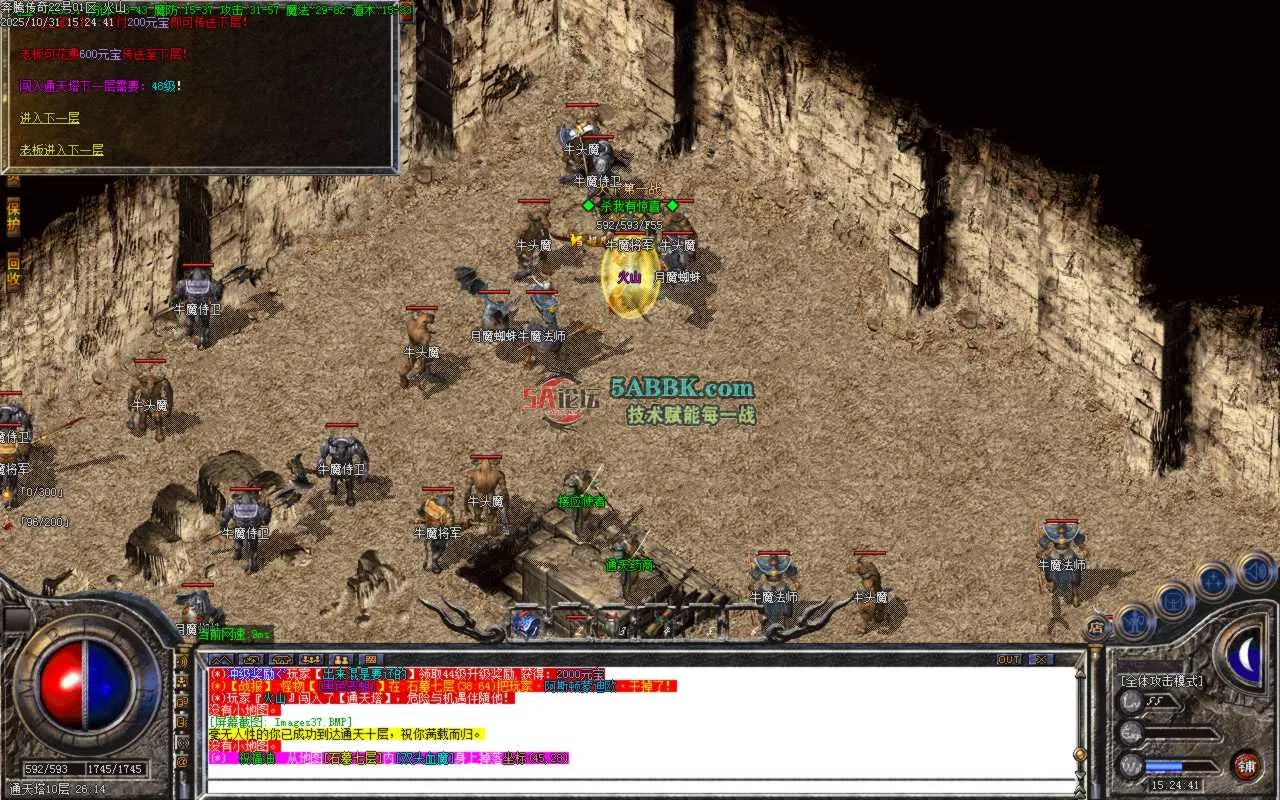
Task: Click the blue experience progress bar
Action: (x=1165, y=766)
